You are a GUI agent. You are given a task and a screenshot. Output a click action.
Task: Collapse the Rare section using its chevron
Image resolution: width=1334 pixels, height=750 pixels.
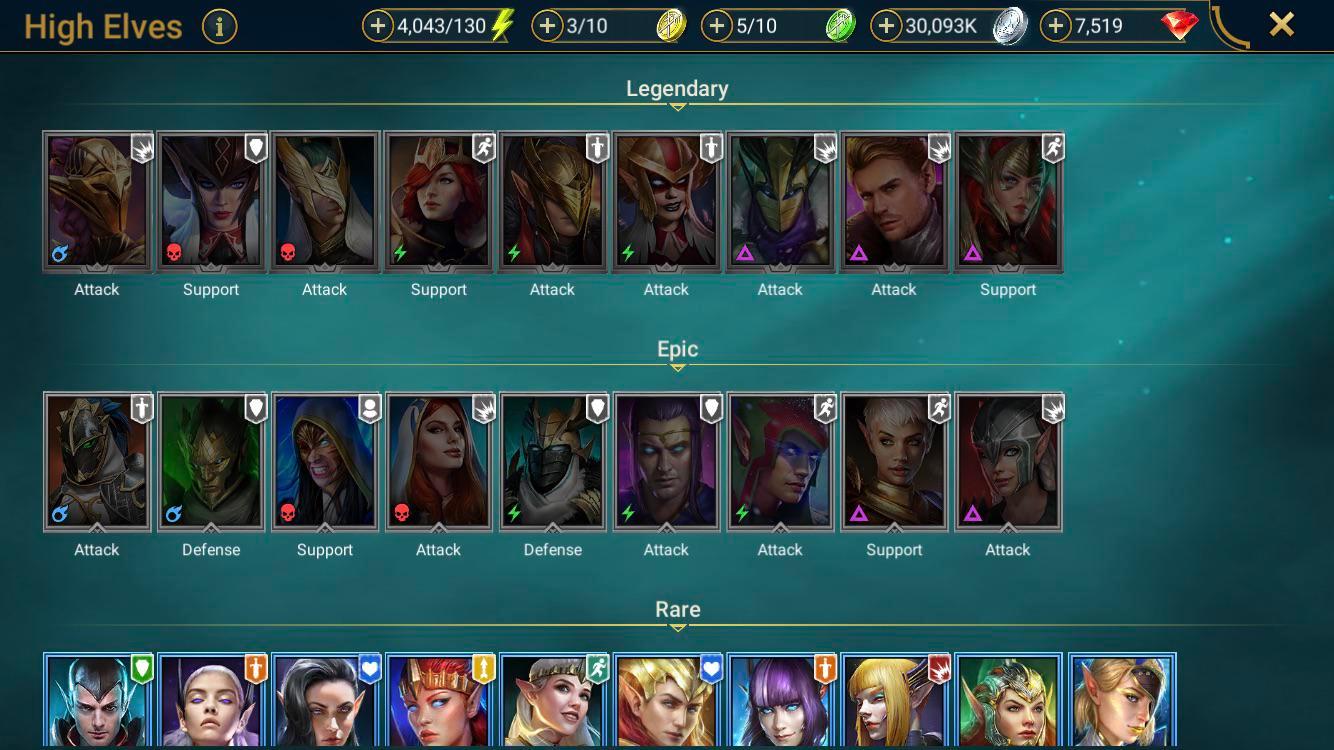pos(678,629)
